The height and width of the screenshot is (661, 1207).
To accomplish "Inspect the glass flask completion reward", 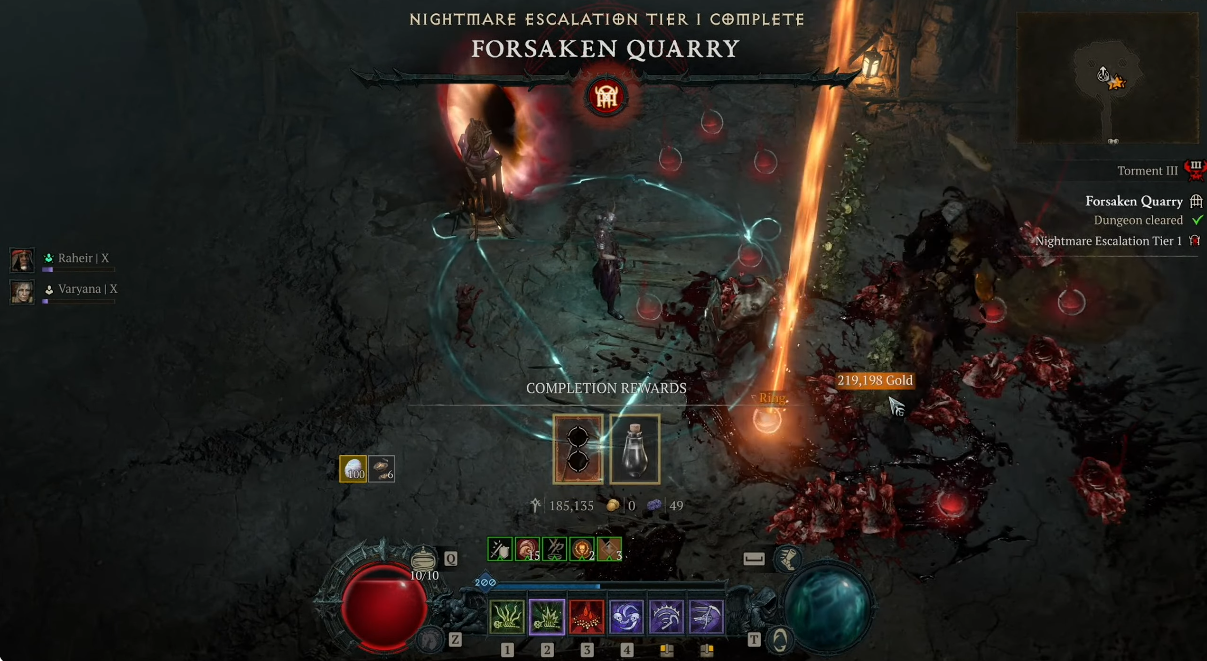I will (x=635, y=449).
